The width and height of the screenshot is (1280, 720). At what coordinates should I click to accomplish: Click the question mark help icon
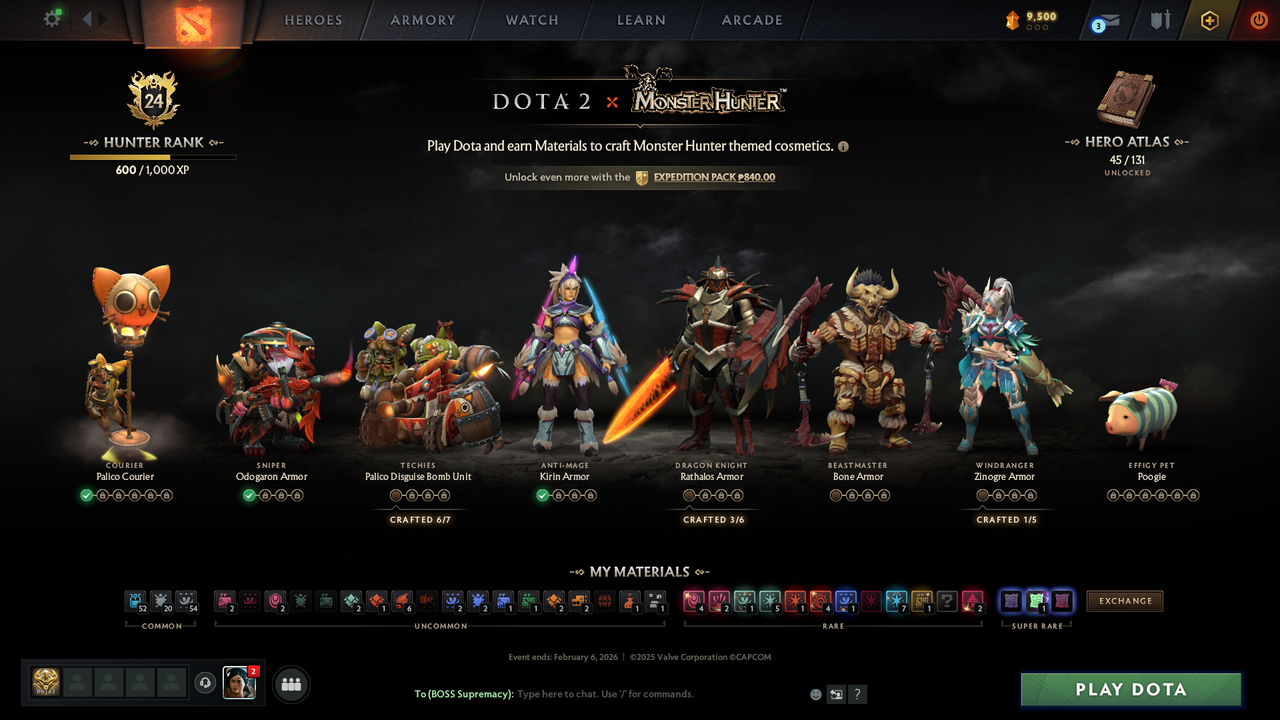[856, 693]
